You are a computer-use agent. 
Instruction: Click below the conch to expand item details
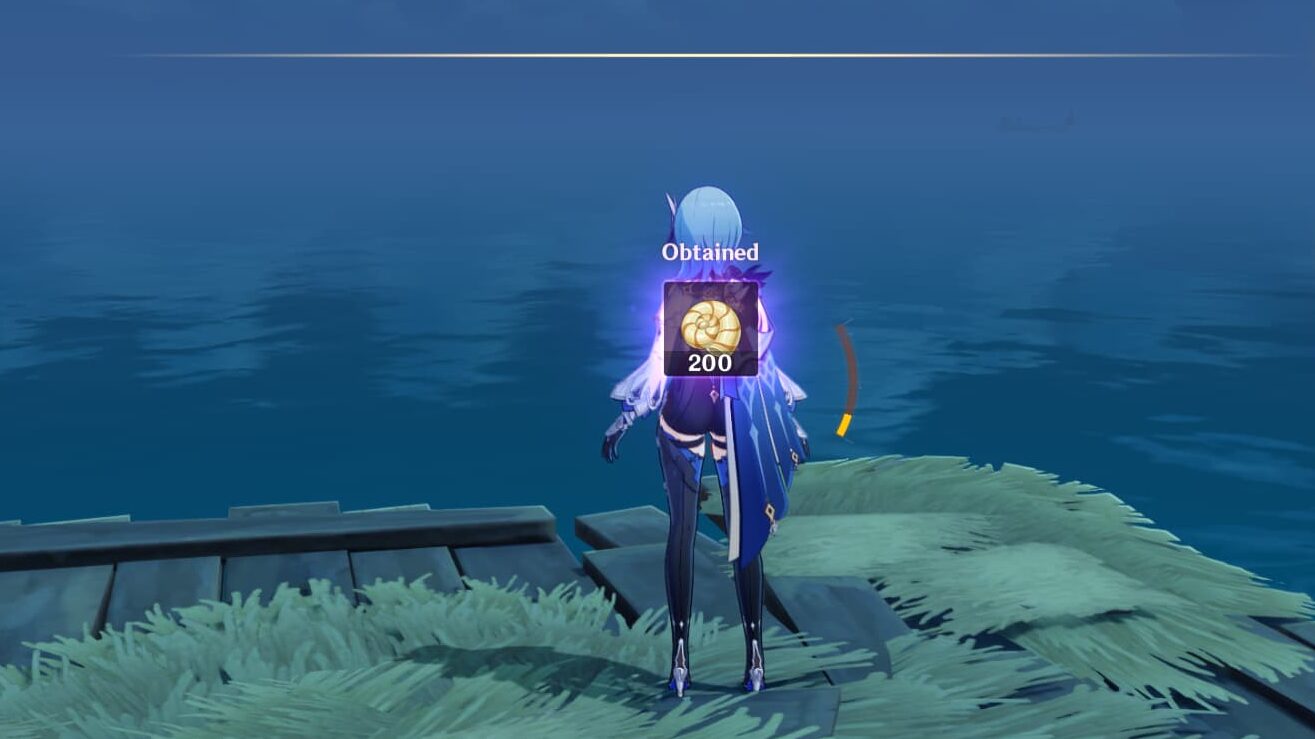709,364
